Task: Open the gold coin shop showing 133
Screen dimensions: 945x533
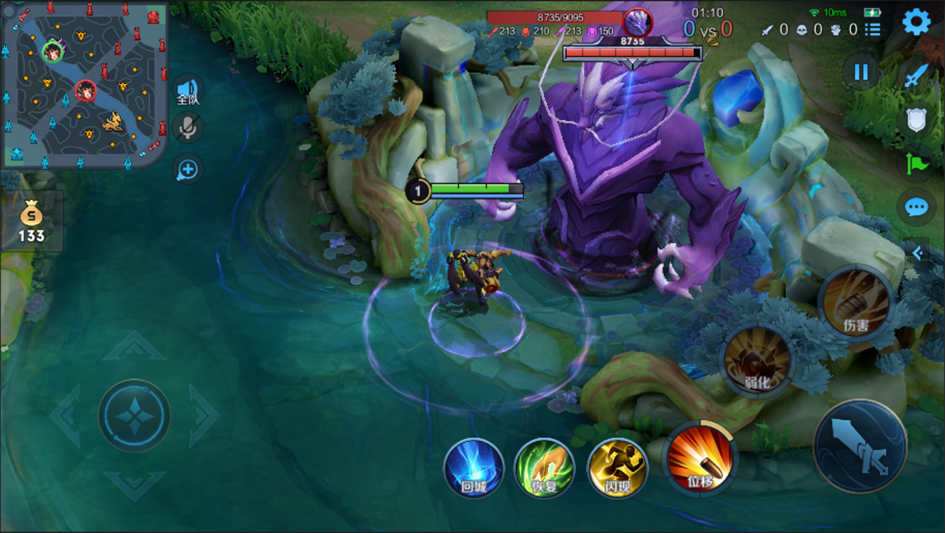Action: point(31,221)
